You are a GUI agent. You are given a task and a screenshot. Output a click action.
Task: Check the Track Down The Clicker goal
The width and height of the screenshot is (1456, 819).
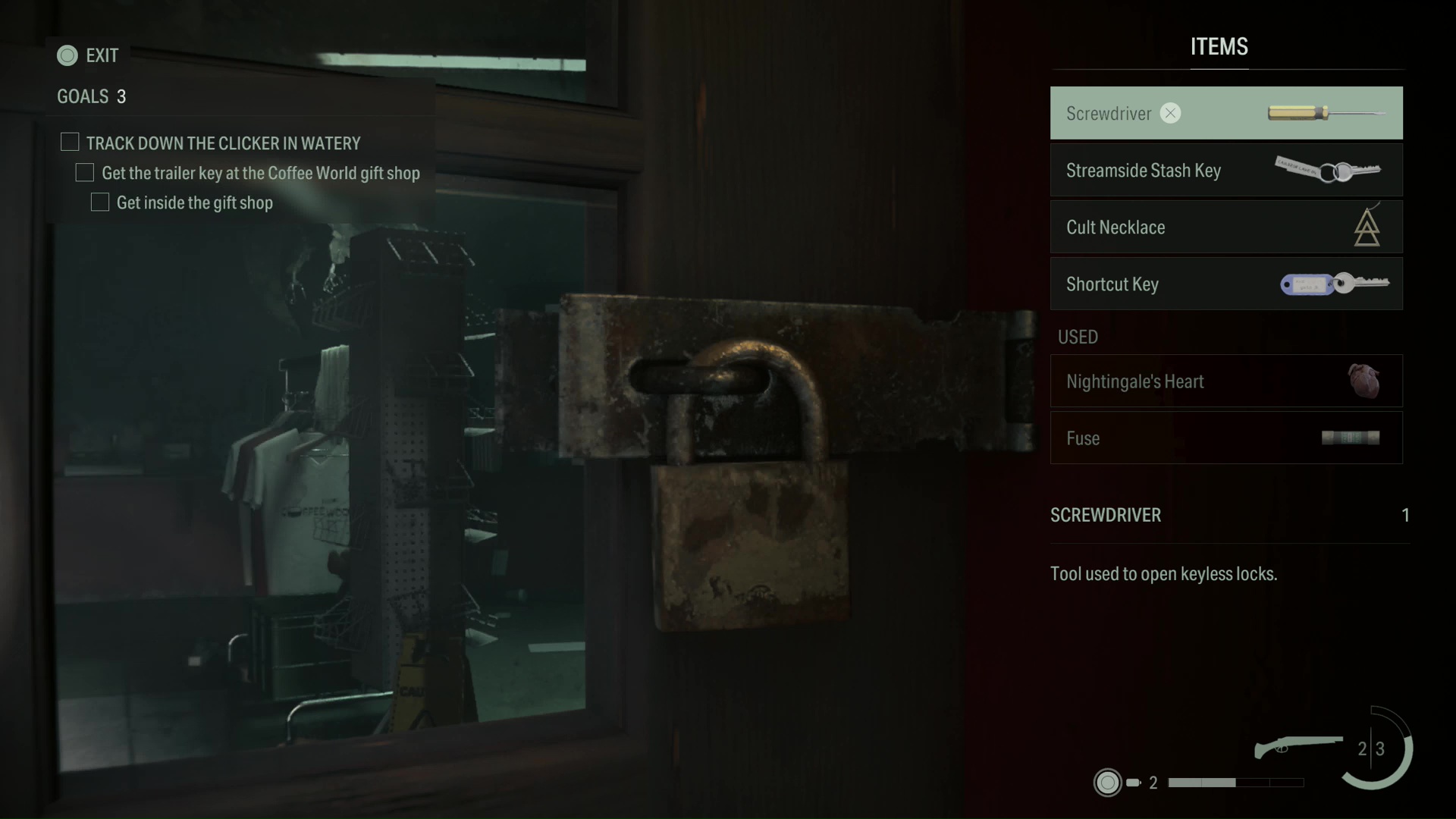(x=70, y=142)
